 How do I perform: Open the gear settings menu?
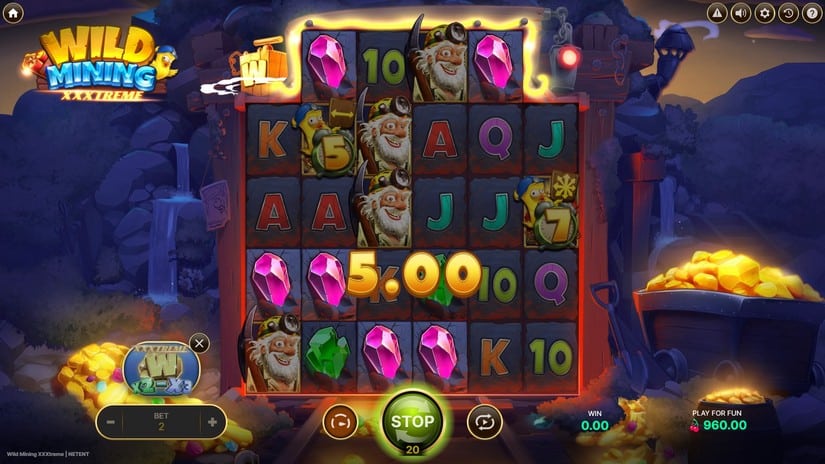(765, 12)
